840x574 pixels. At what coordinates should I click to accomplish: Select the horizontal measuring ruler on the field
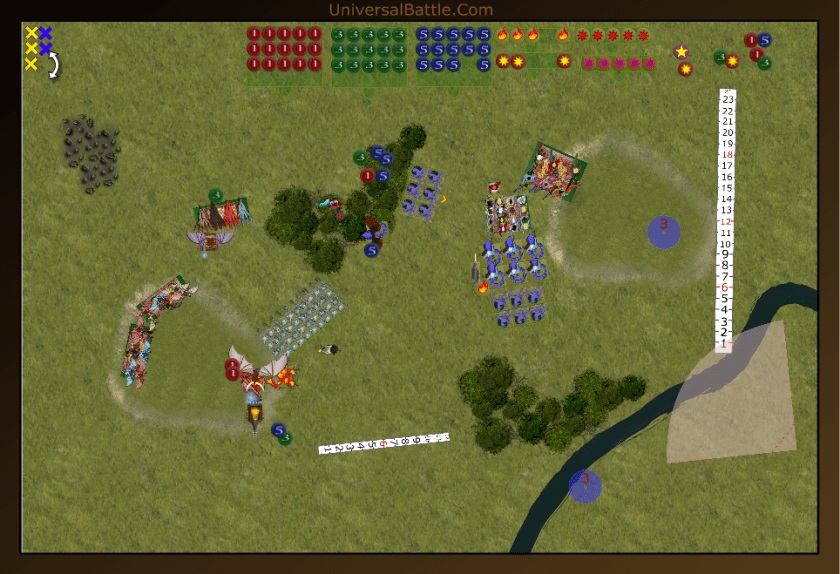(x=383, y=443)
